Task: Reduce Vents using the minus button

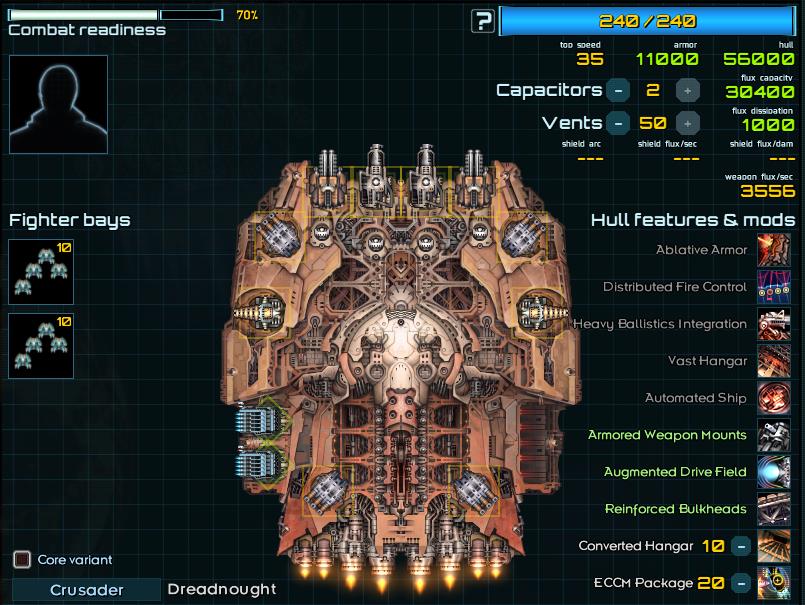Action: click(618, 123)
